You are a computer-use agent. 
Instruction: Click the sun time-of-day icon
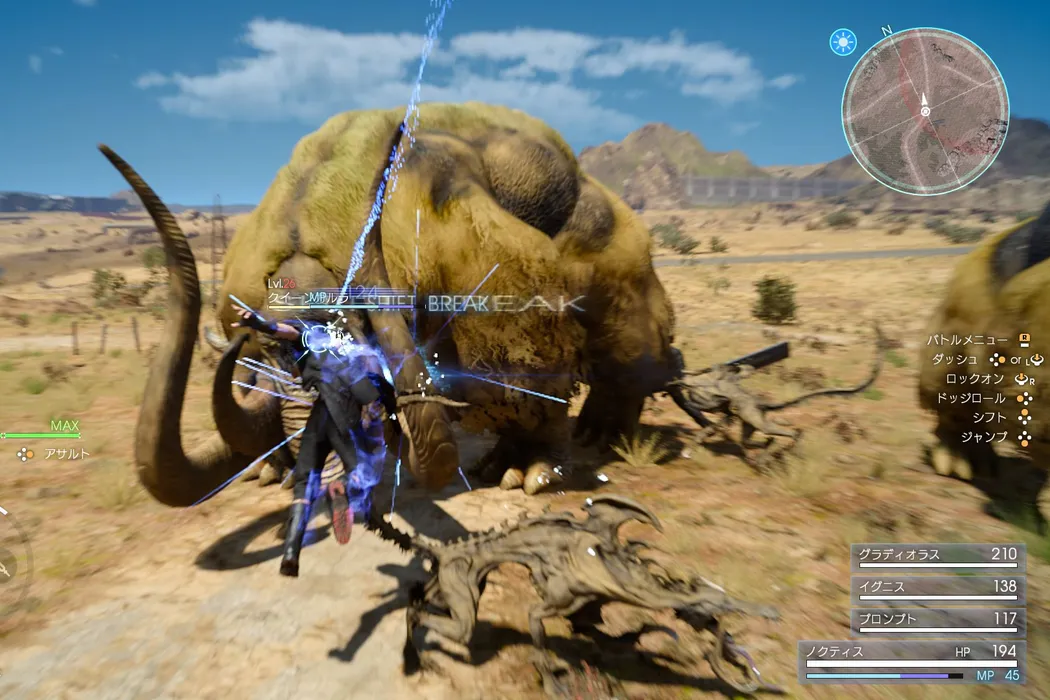[843, 42]
